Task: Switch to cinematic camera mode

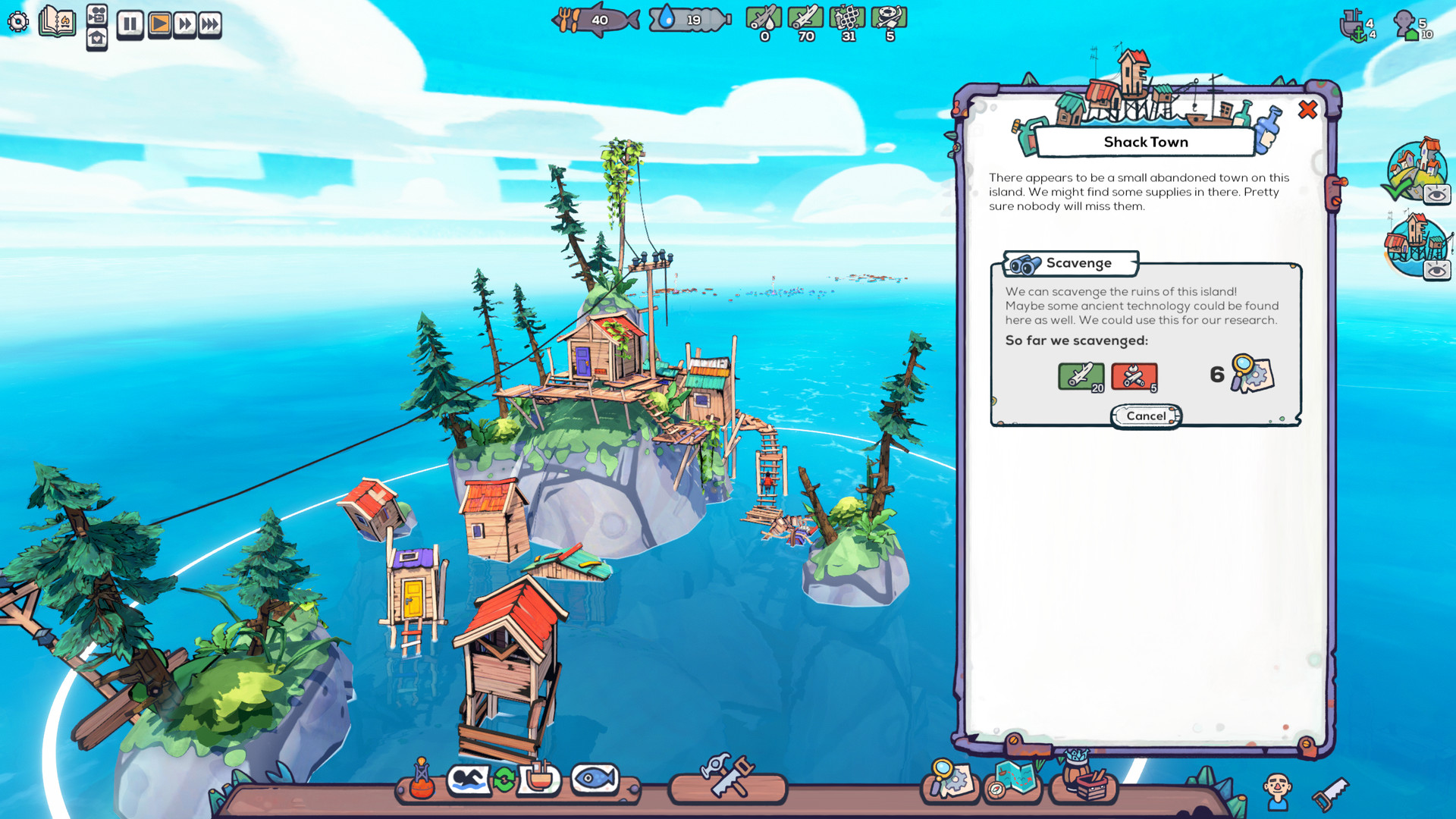Action: coord(96,12)
